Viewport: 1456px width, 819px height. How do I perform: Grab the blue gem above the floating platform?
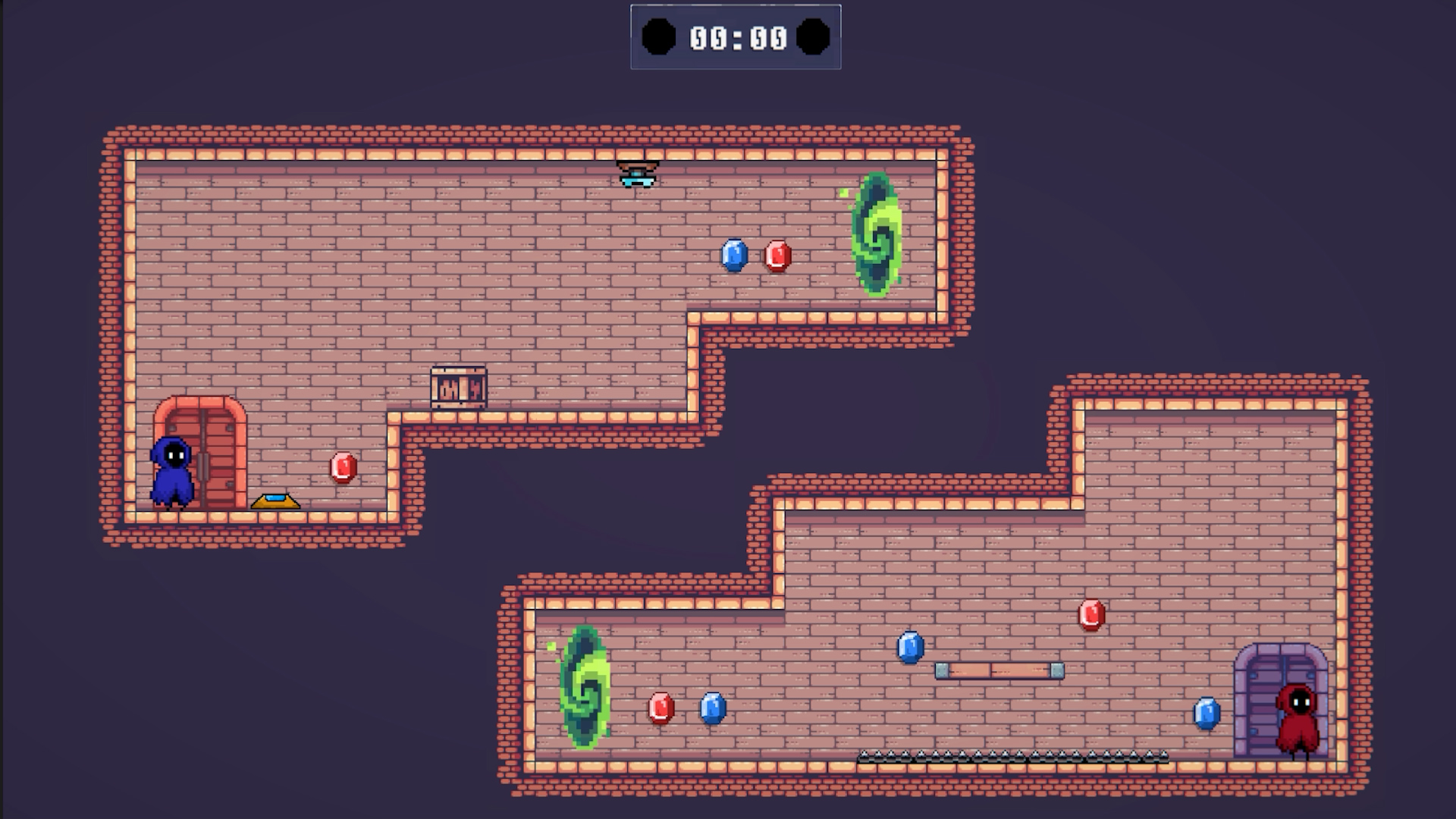tap(911, 648)
